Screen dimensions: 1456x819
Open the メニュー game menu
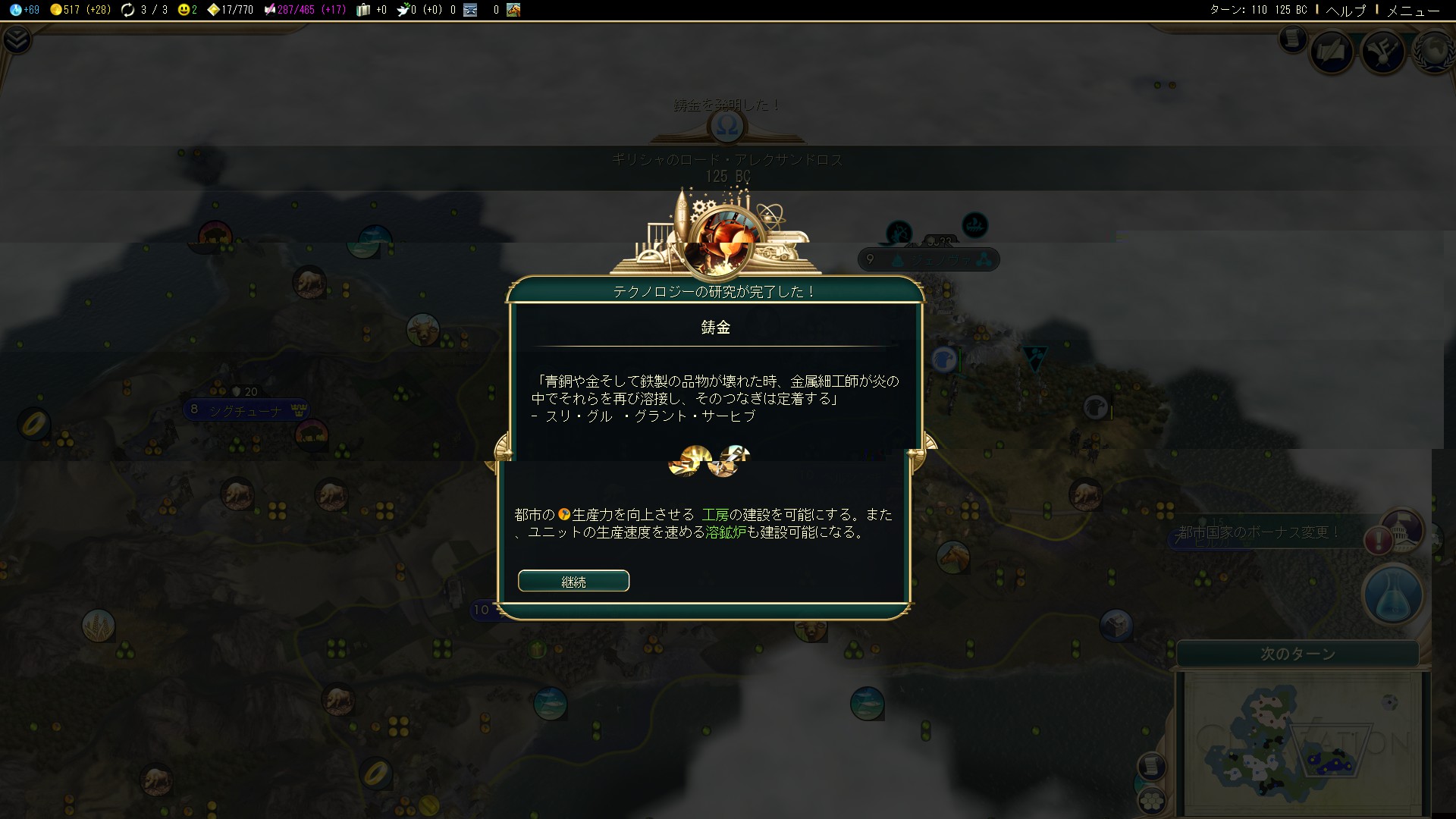pyautogui.click(x=1413, y=10)
